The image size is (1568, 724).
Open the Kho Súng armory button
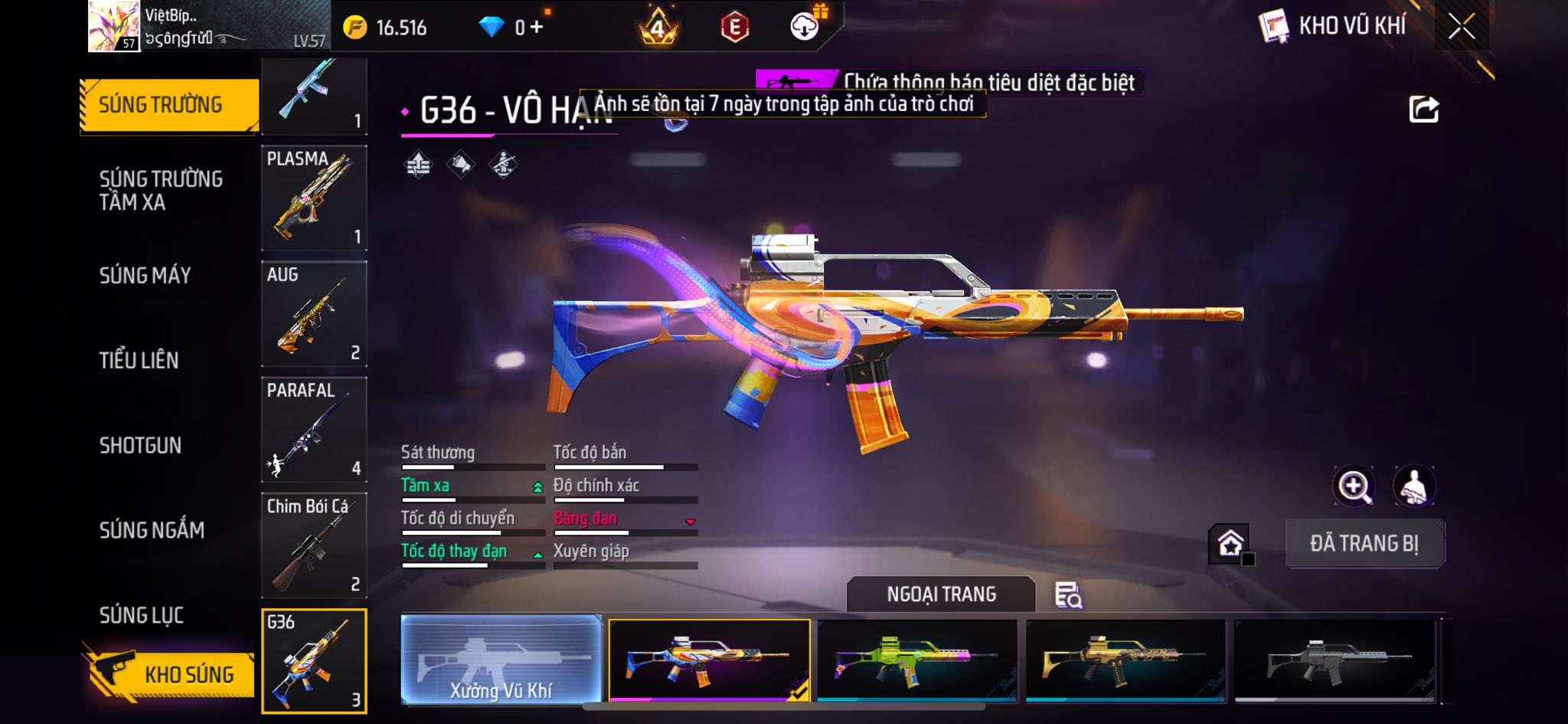[168, 674]
